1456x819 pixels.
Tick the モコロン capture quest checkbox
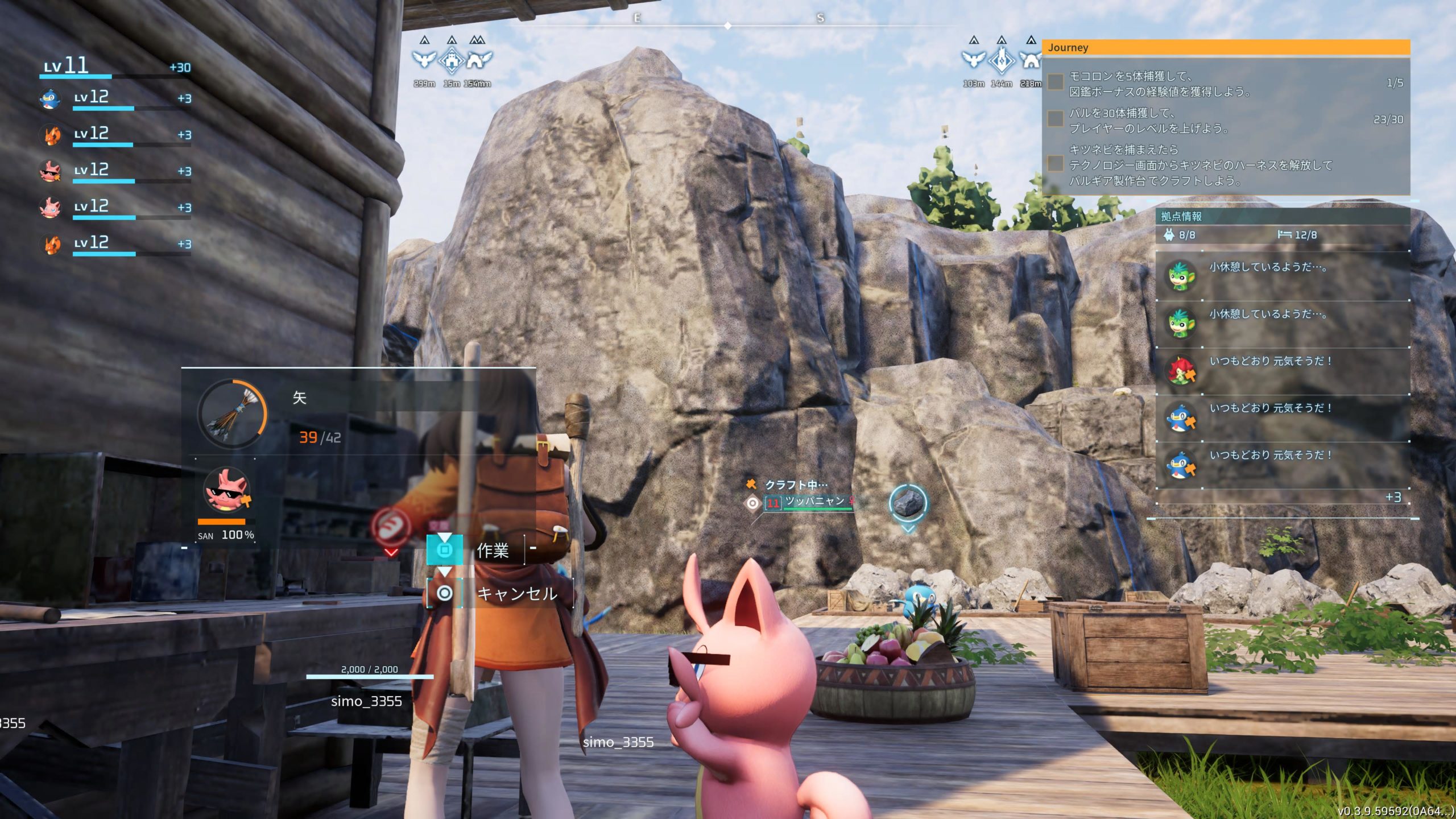point(1056,82)
